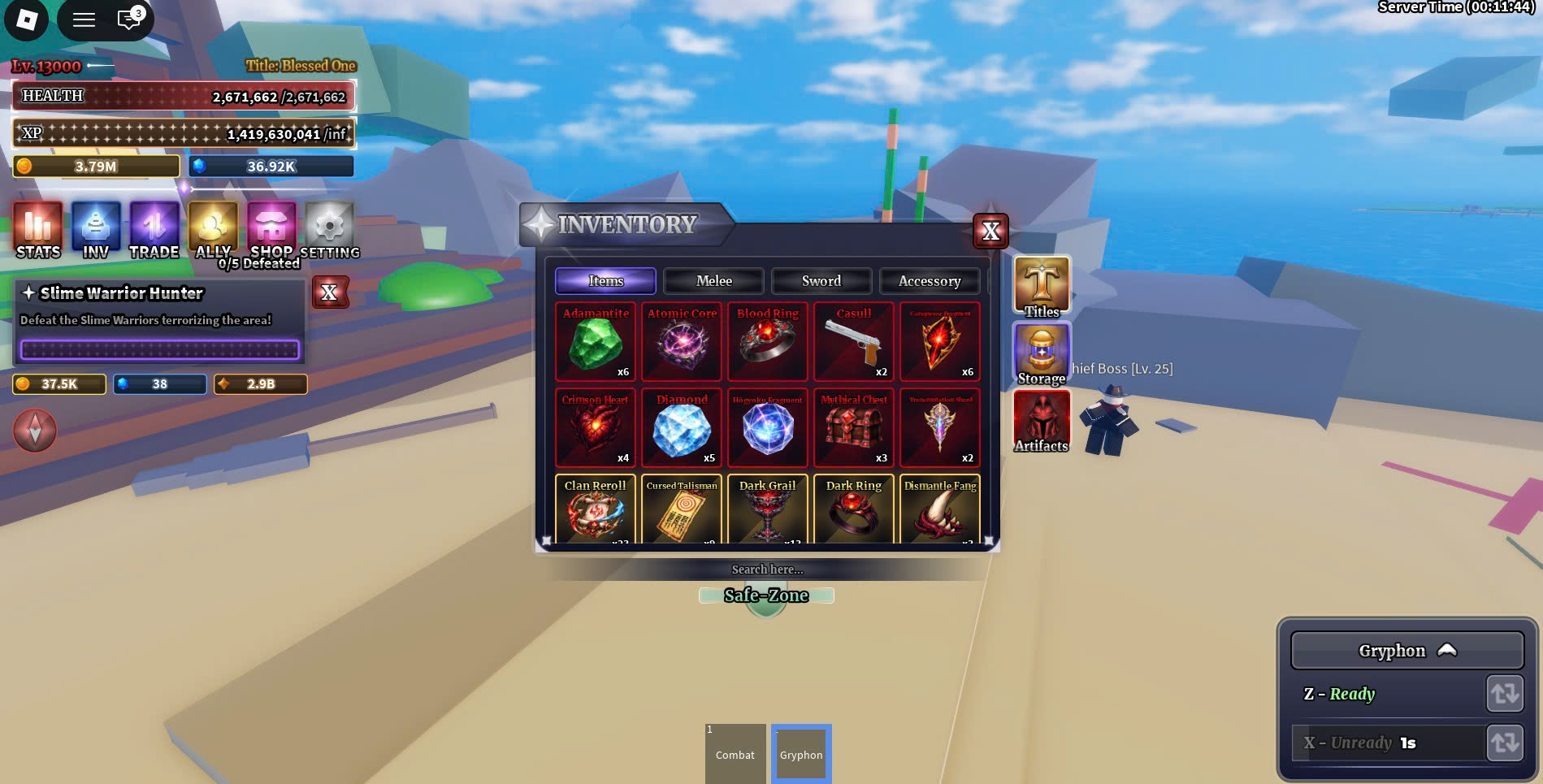
Task: Open the Titles menu
Action: [1041, 286]
